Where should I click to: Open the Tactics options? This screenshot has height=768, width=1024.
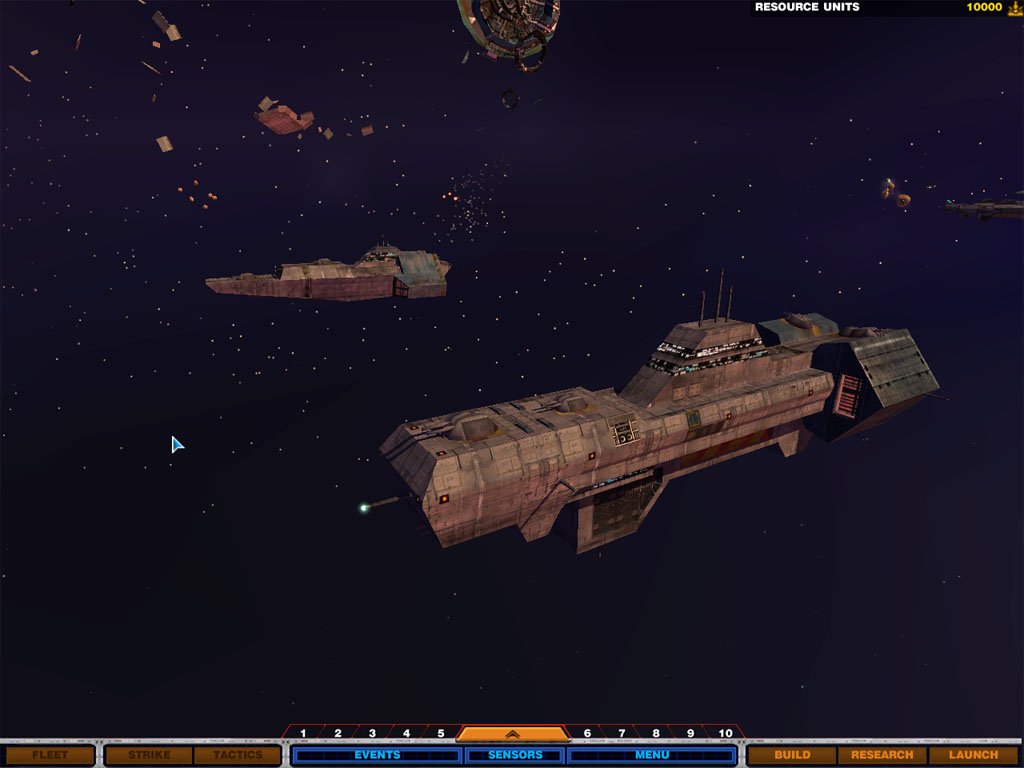tap(237, 755)
